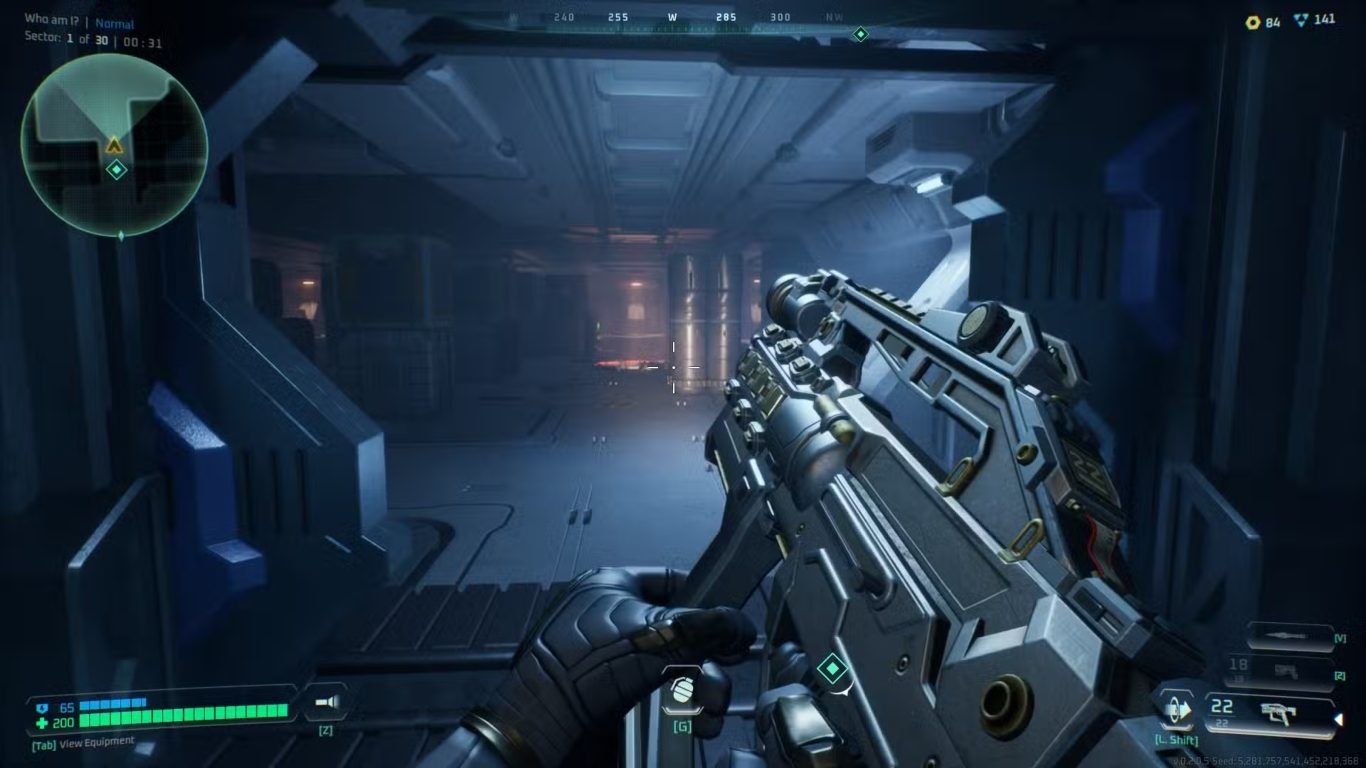Screen dimensions: 1366x768
Task: Click the gold gear currency icon
Action: [1252, 22]
